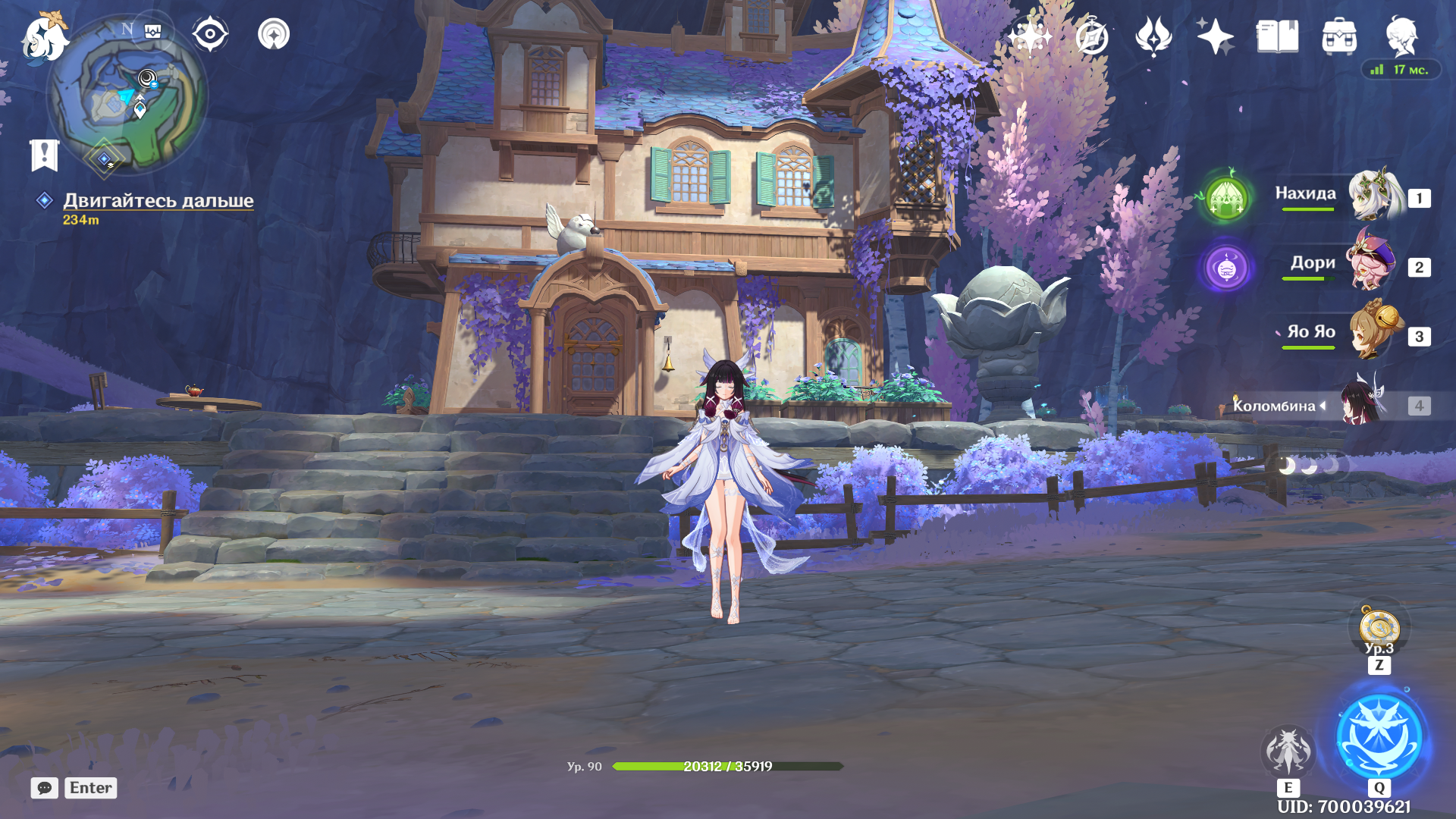The image size is (1456, 819).
Task: Use the golden pocket-watch gadget
Action: coord(1379,628)
